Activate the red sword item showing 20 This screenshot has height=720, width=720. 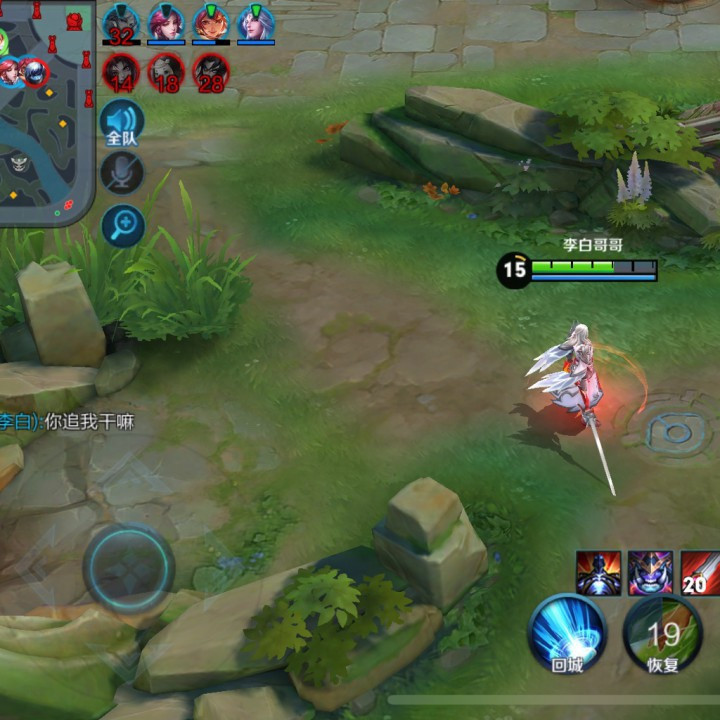coord(700,572)
